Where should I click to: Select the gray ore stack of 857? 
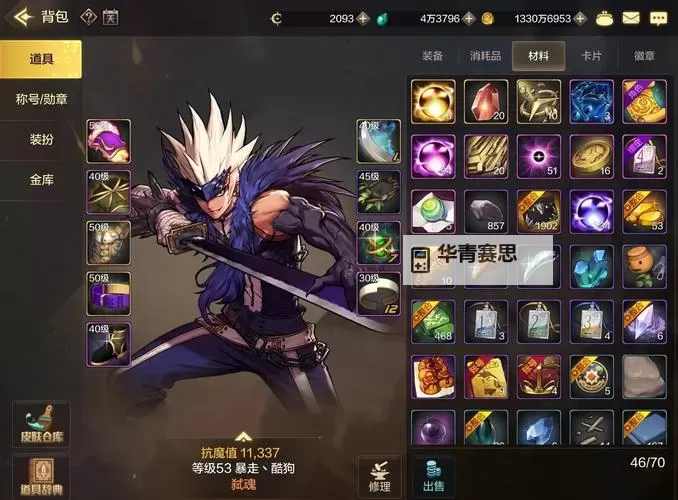coord(485,211)
